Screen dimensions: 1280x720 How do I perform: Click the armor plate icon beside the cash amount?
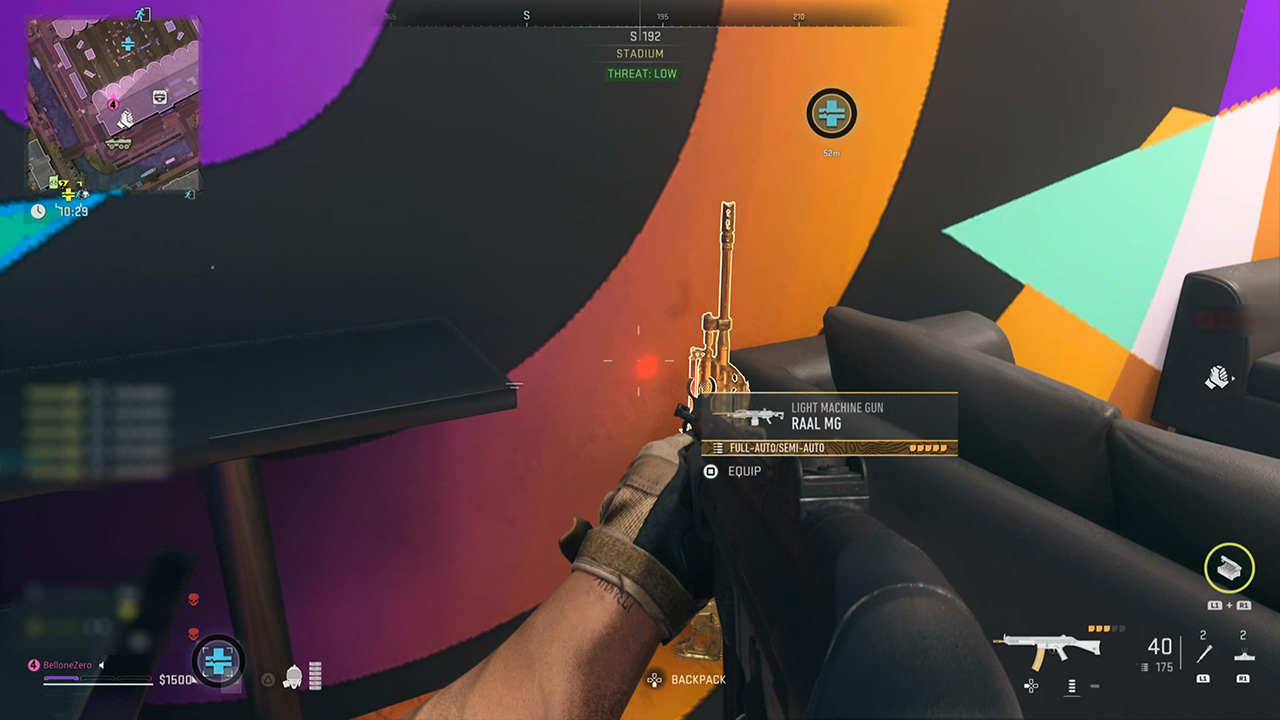pyautogui.click(x=218, y=660)
